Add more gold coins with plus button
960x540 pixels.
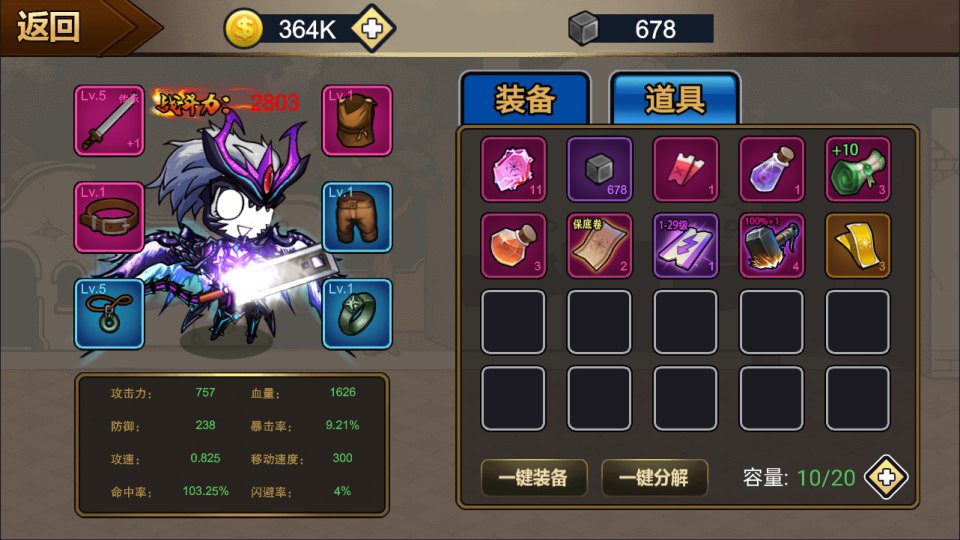click(371, 29)
